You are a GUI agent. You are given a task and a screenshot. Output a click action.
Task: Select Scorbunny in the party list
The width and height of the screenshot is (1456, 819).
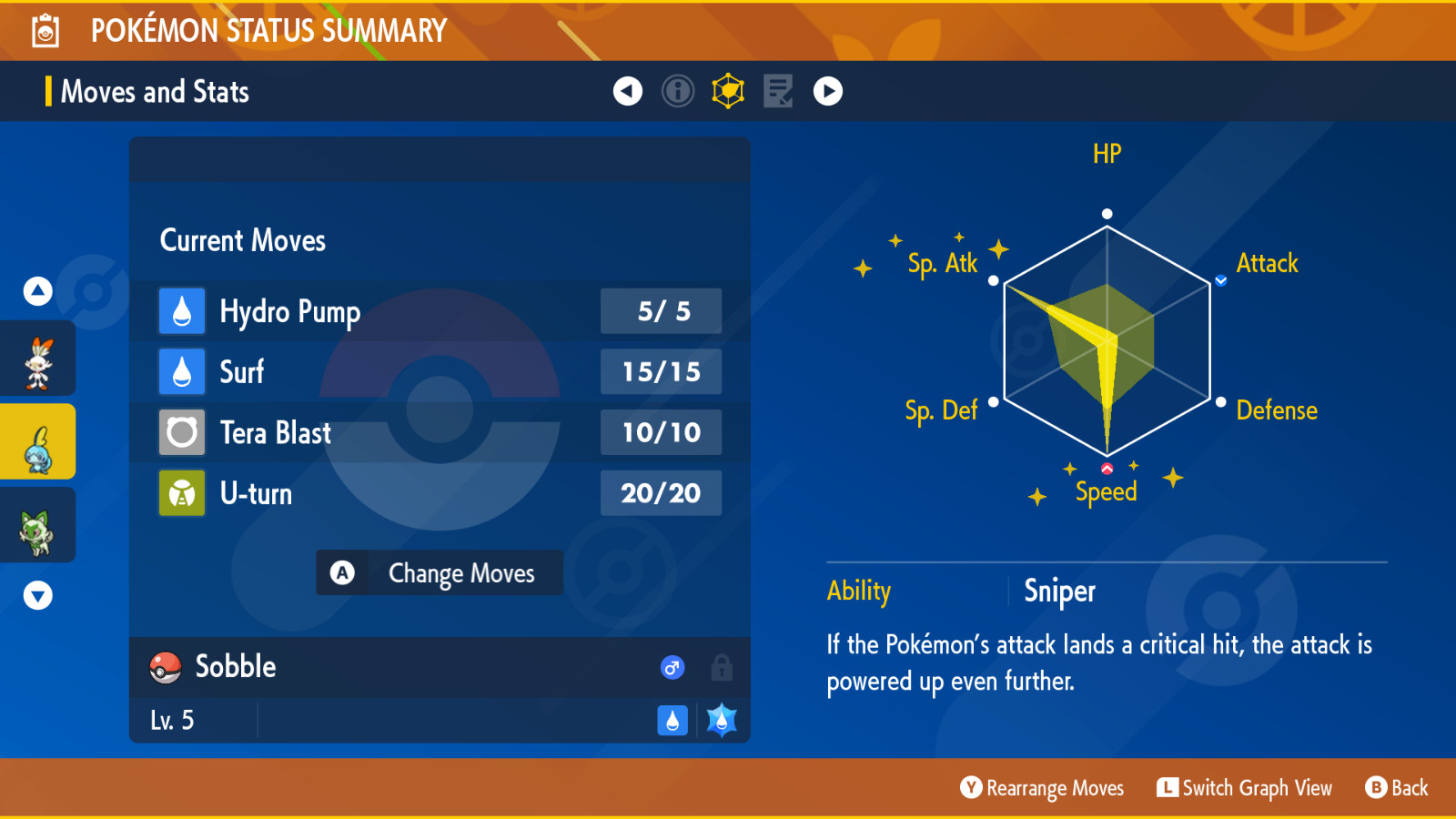[x=38, y=363]
